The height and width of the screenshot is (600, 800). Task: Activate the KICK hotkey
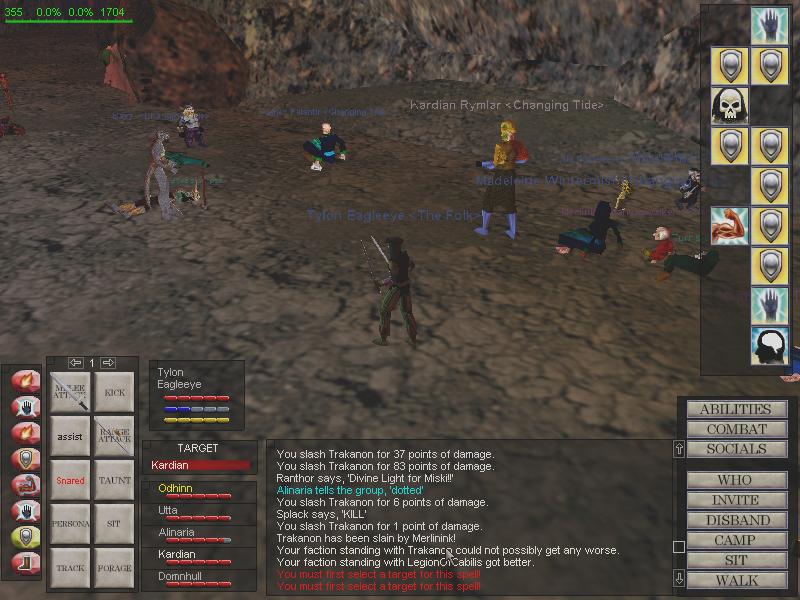click(114, 393)
